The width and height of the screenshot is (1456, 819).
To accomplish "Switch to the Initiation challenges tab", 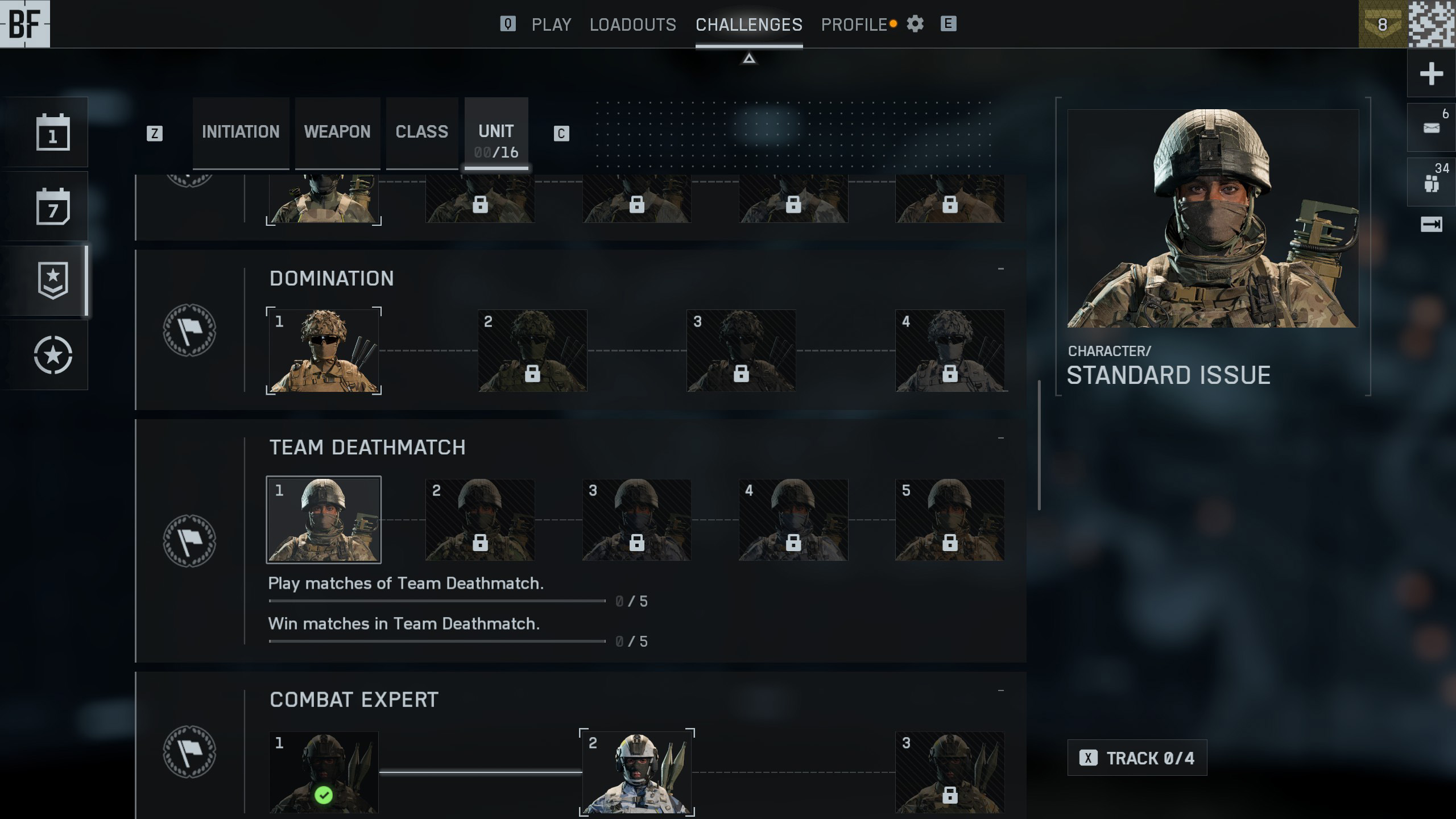I will 241,132.
